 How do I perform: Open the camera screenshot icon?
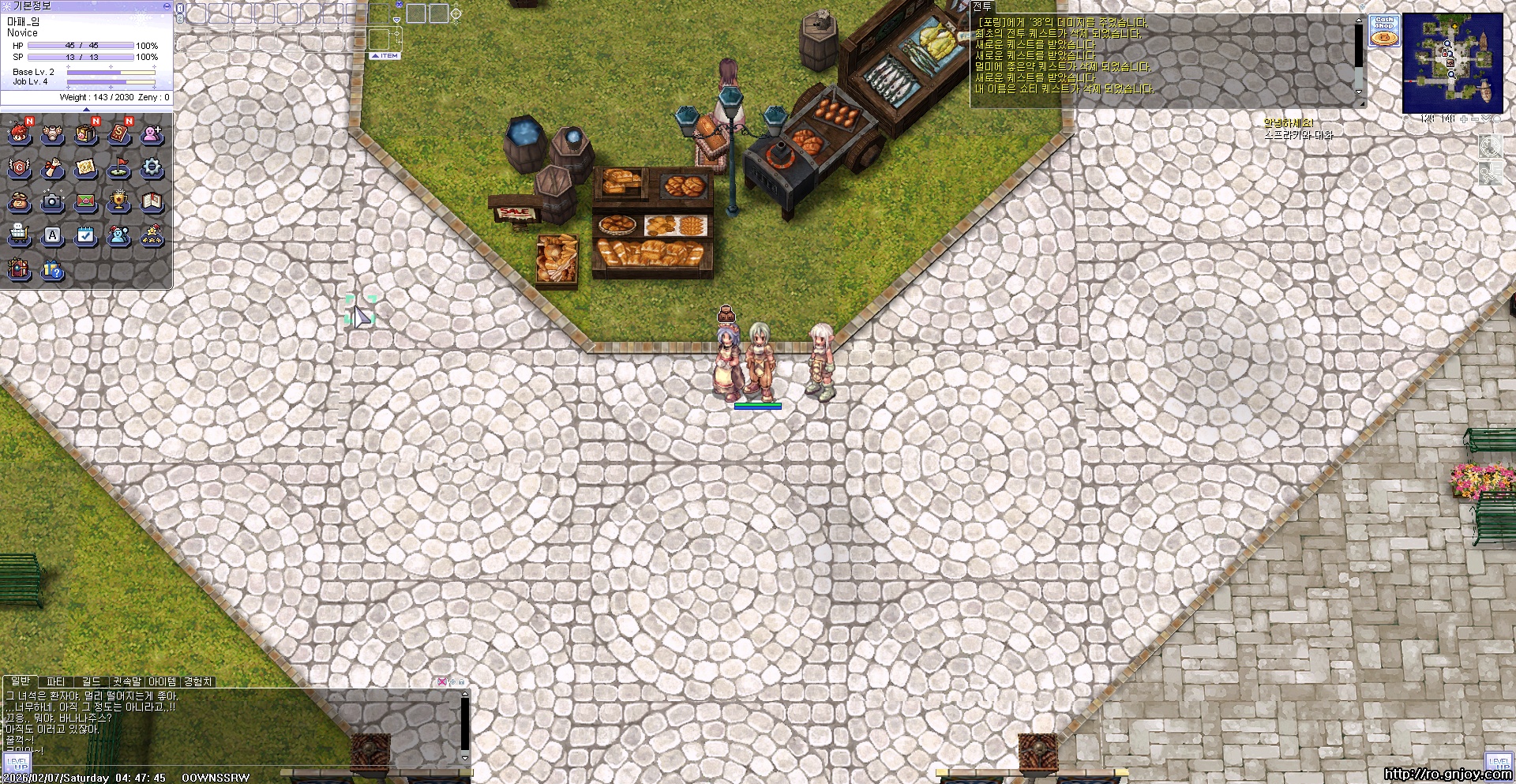coord(53,202)
